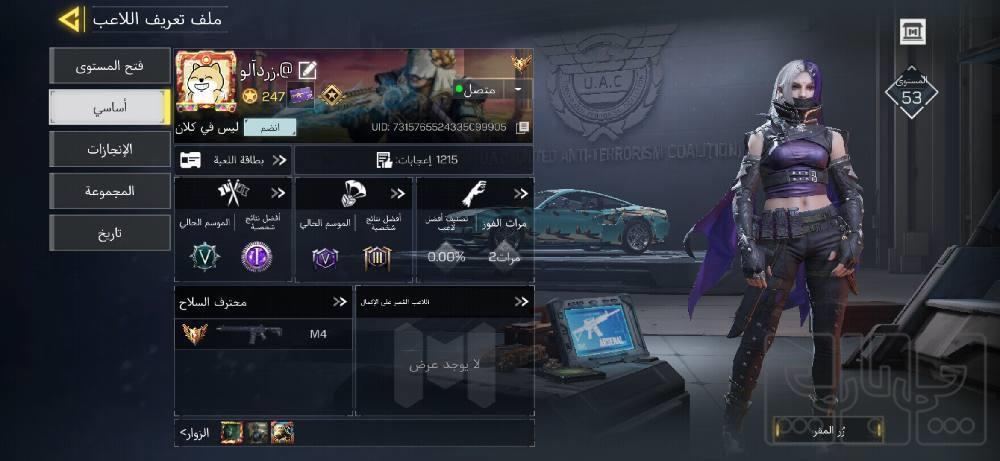Switch to the فتح المستوى tab

[110, 67]
